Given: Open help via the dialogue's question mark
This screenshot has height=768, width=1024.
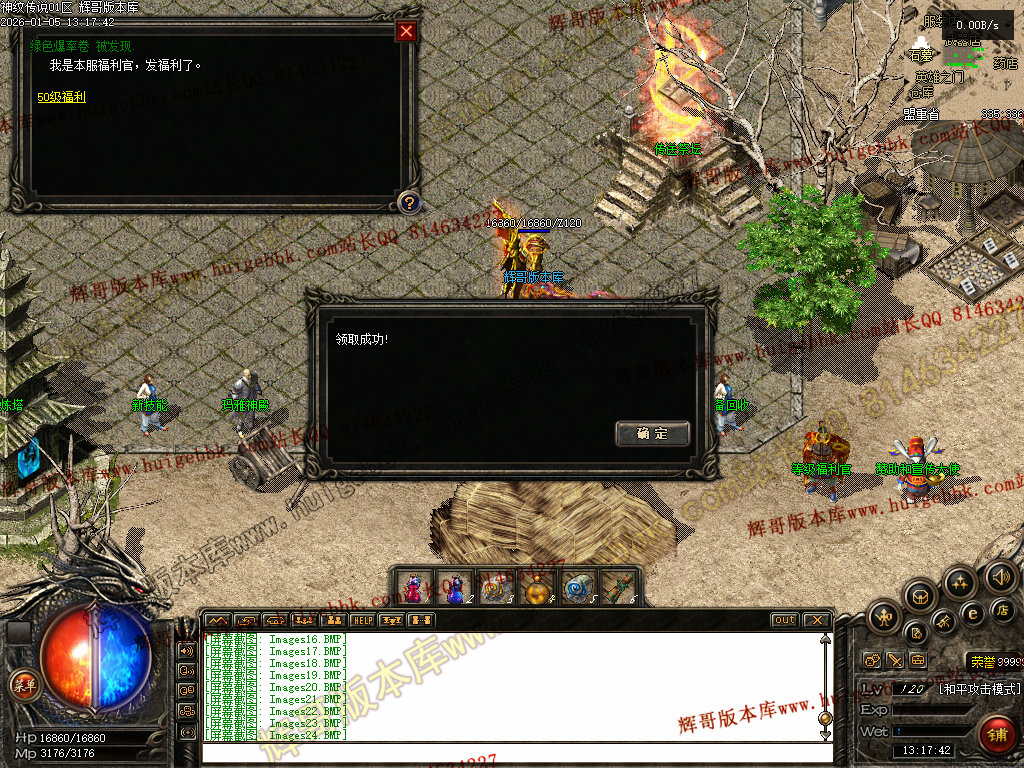Looking at the screenshot, I should coord(408,203).
